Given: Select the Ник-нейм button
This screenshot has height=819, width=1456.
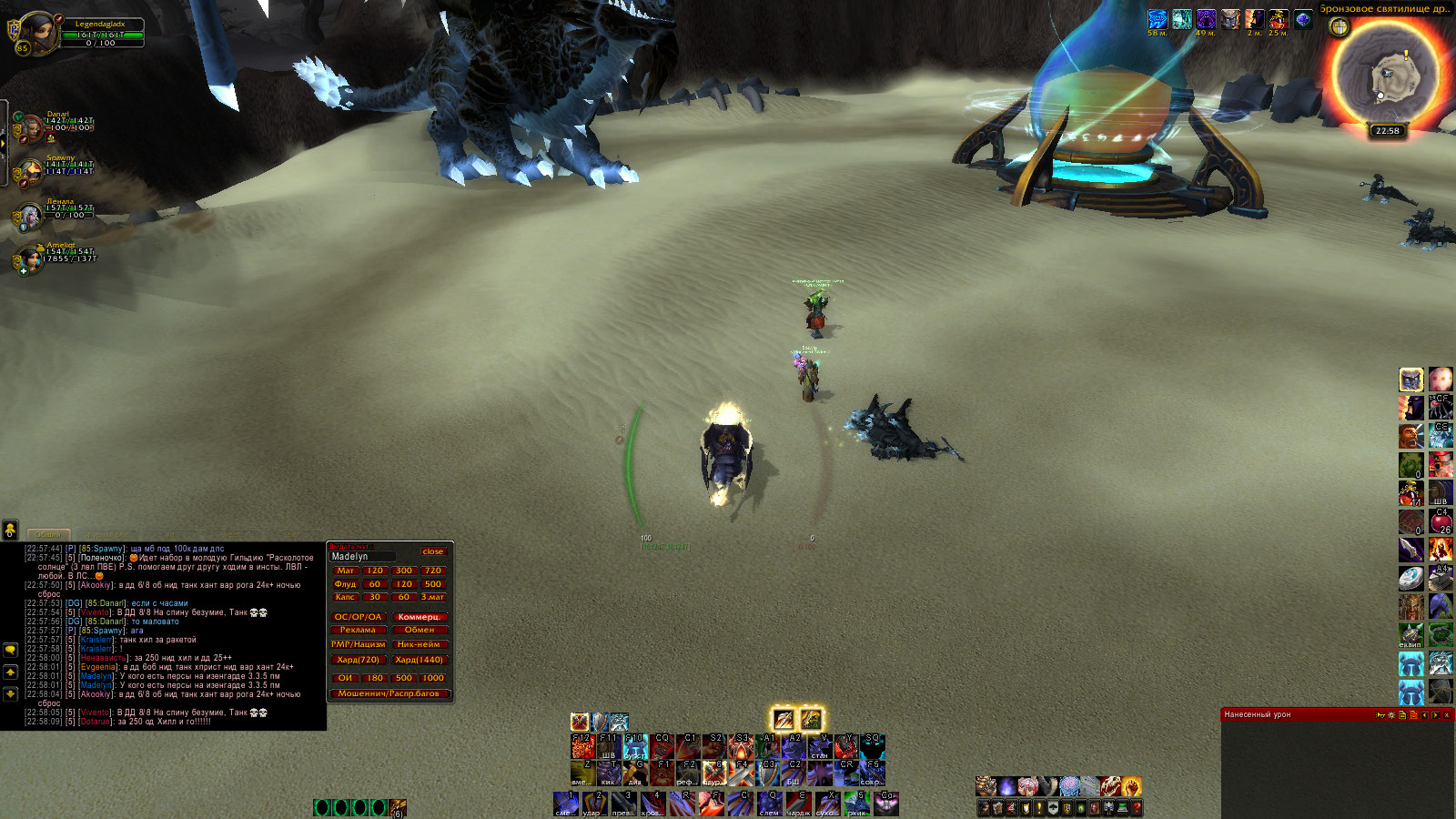Looking at the screenshot, I should pyautogui.click(x=419, y=644).
